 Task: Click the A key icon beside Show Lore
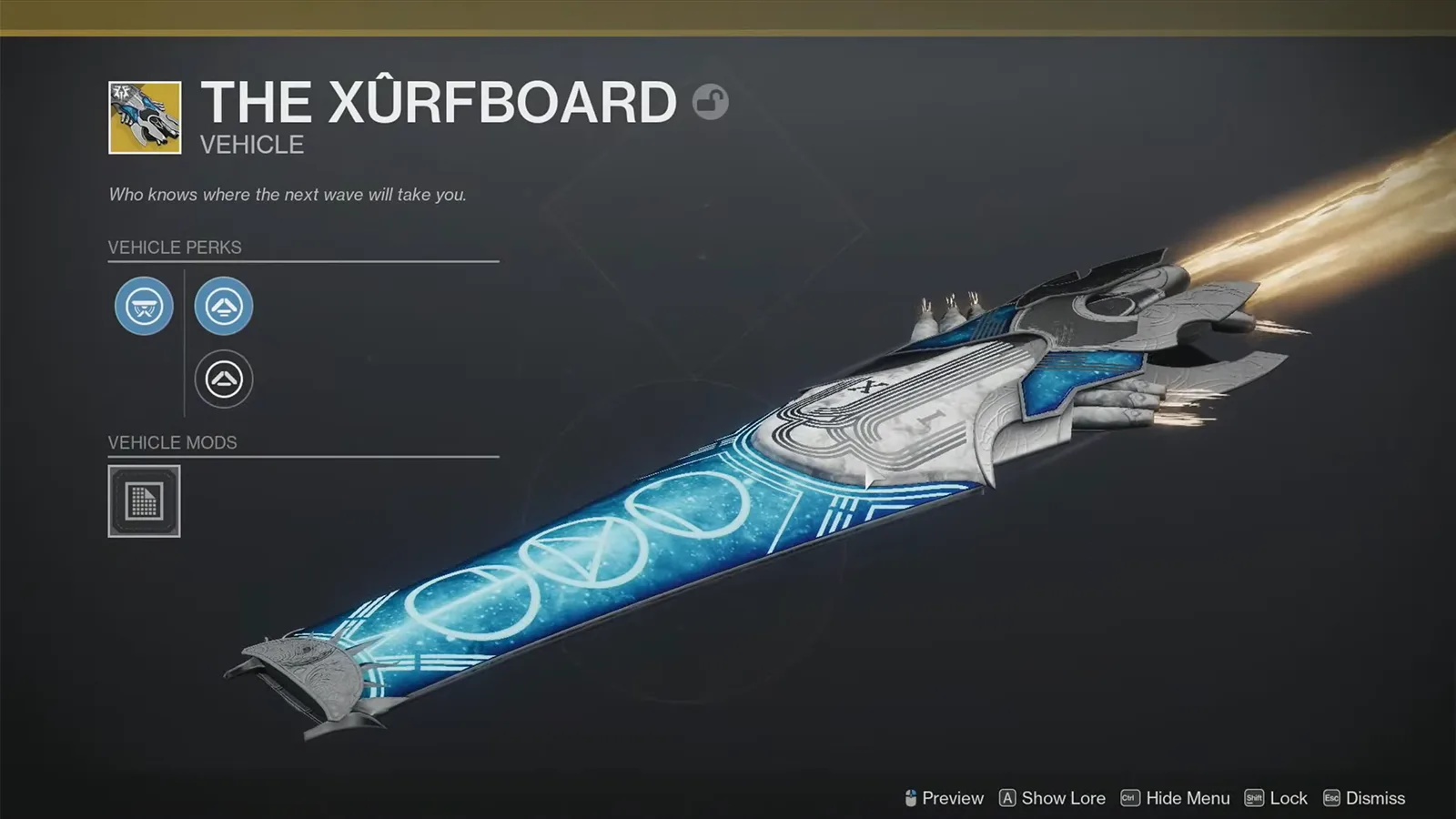(1006, 798)
